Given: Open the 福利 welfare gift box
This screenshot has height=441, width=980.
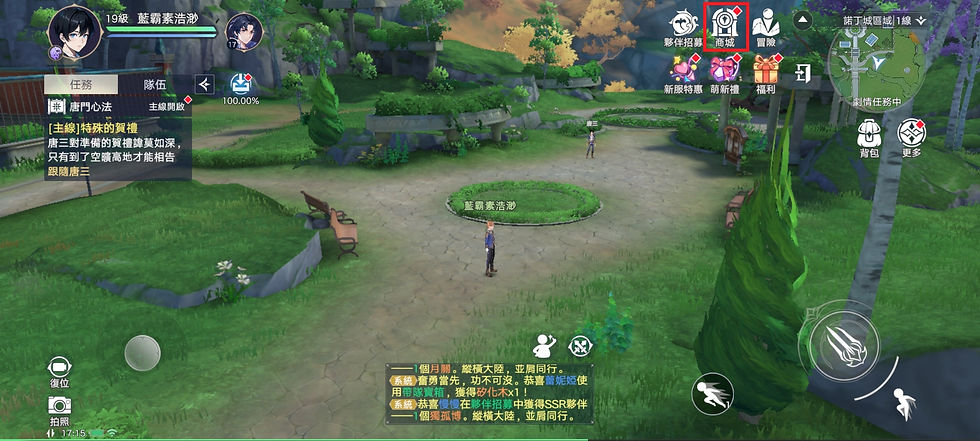Looking at the screenshot, I should 766,73.
